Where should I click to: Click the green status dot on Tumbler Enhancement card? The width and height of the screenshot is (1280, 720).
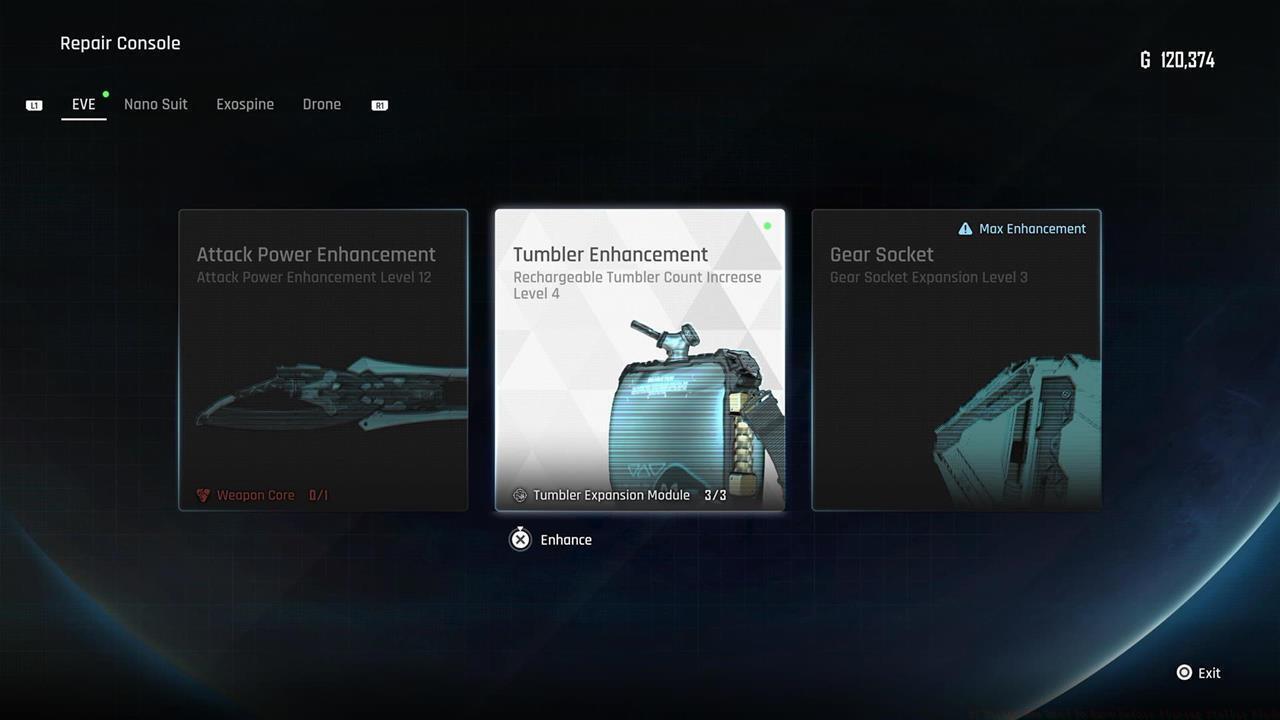click(x=767, y=226)
